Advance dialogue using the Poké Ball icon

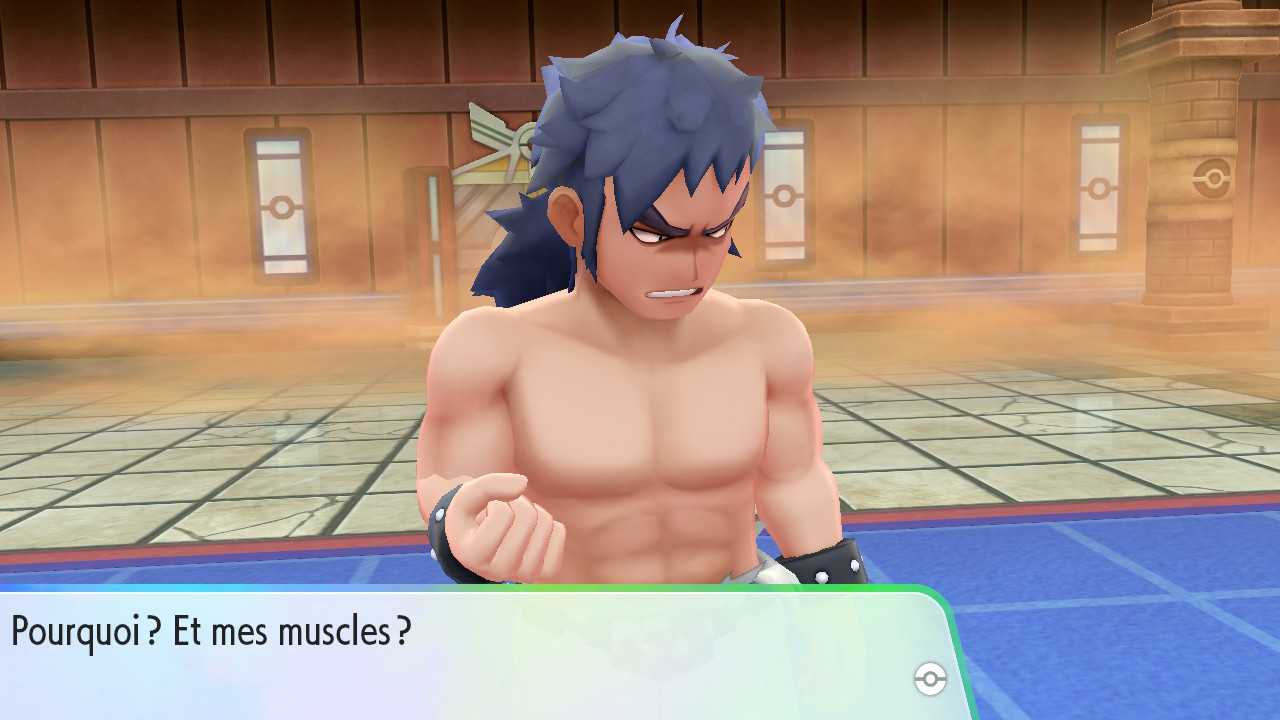click(930, 680)
